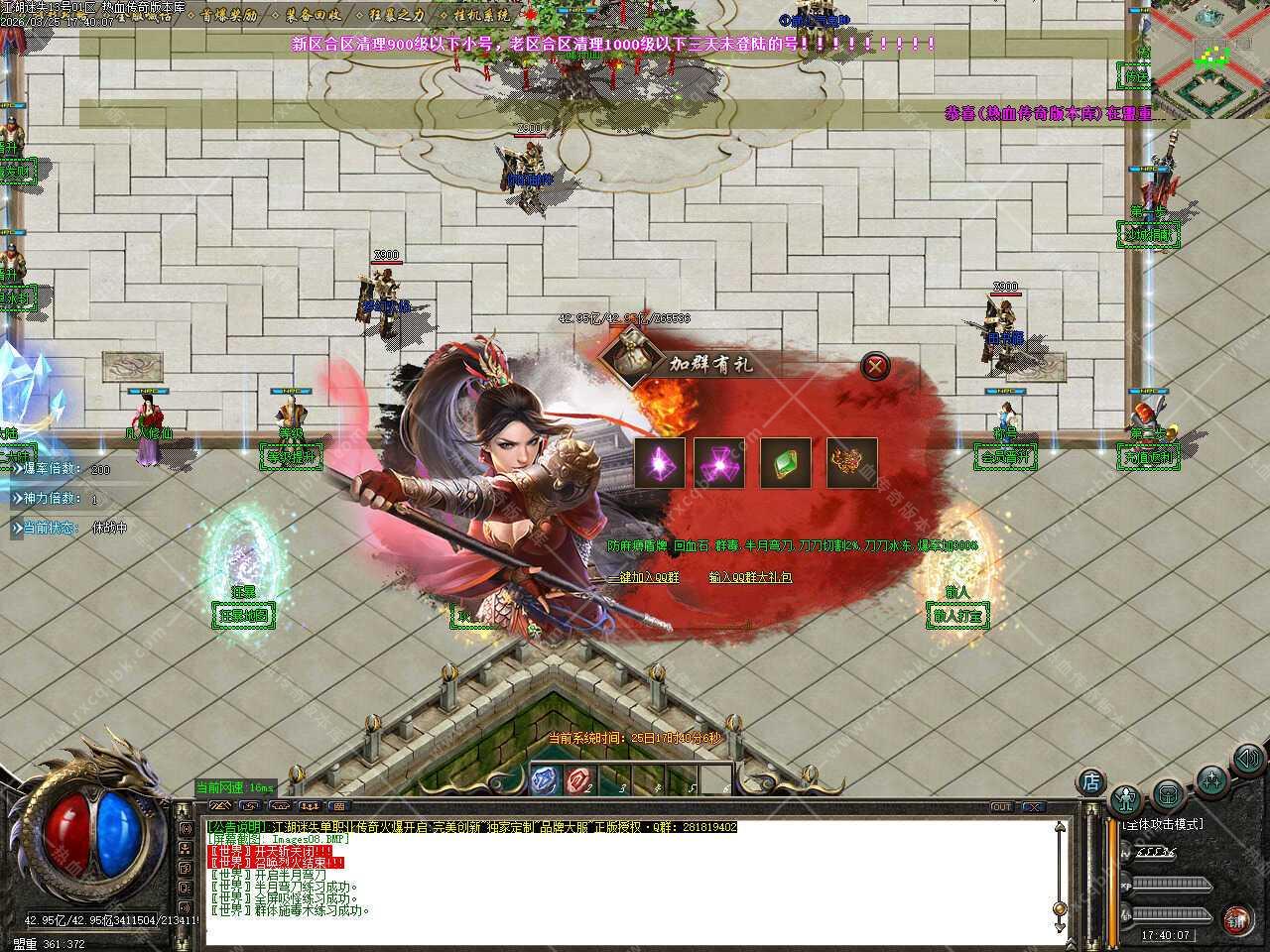This screenshot has width=1270, height=952.
Task: Click the X button above chat
Action: coord(1033,807)
